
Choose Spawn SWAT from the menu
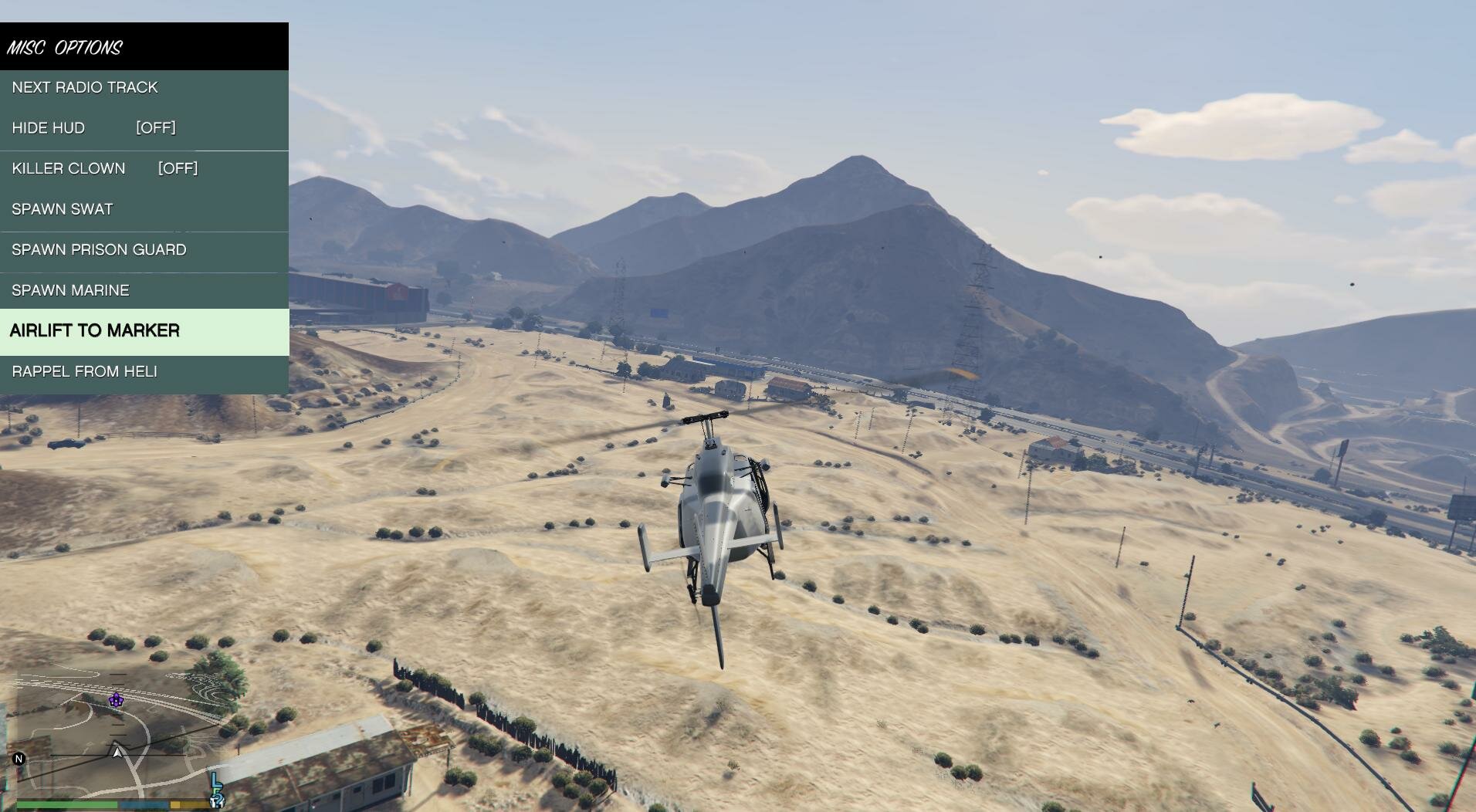[63, 210]
